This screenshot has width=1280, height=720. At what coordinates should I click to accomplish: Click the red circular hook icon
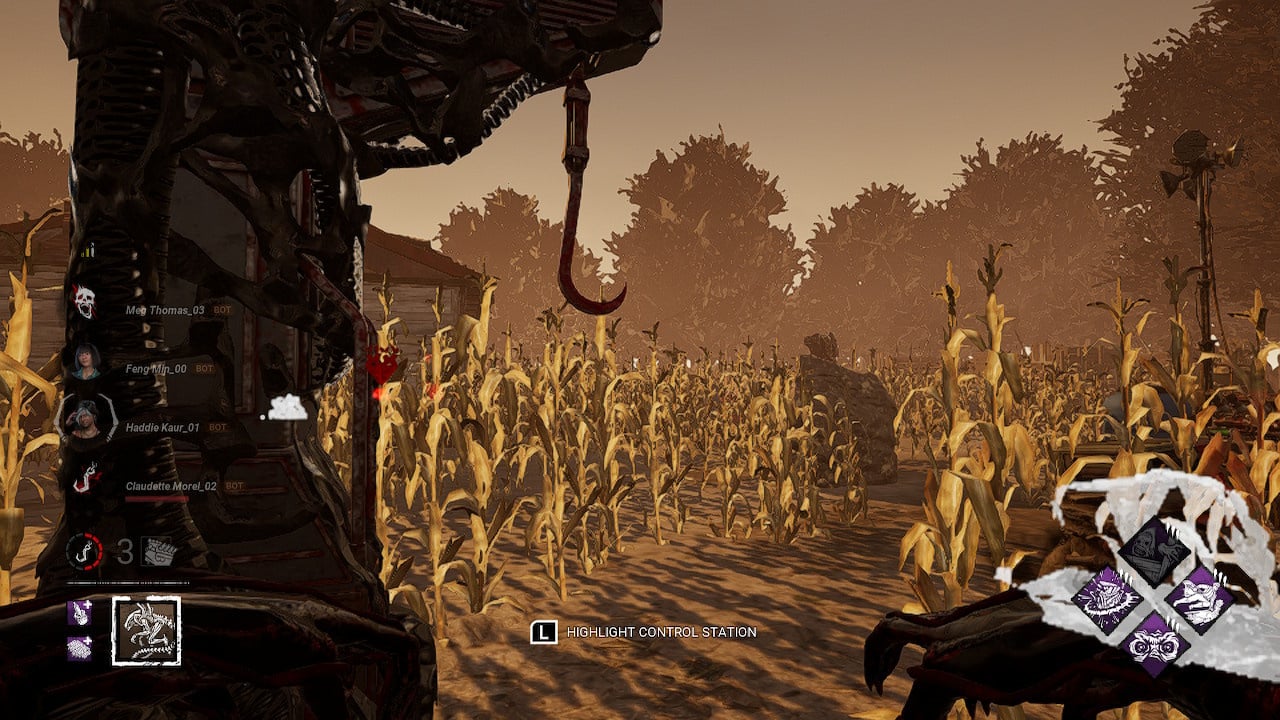(x=84, y=551)
